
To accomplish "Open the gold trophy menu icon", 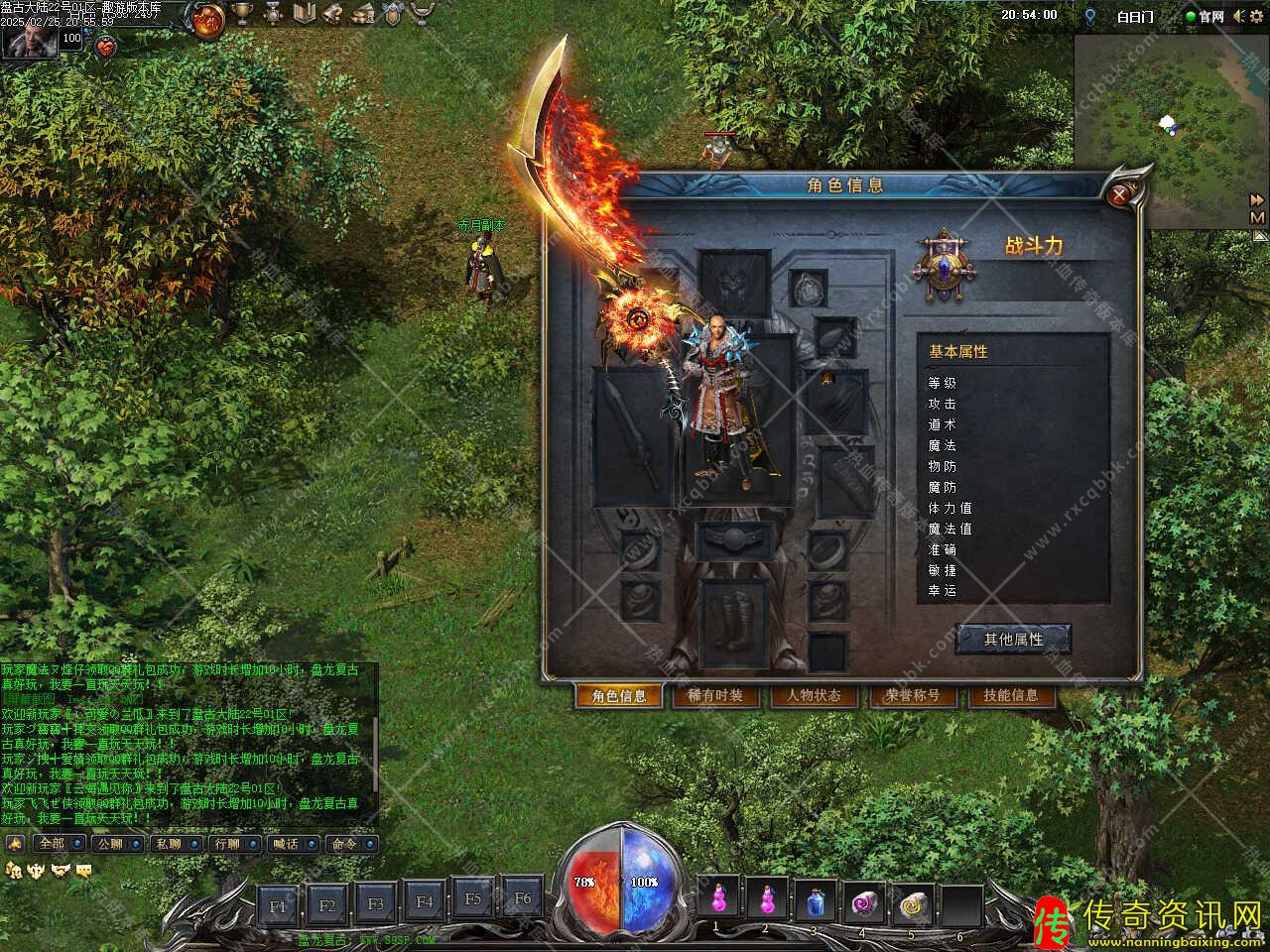I will pos(242,14).
